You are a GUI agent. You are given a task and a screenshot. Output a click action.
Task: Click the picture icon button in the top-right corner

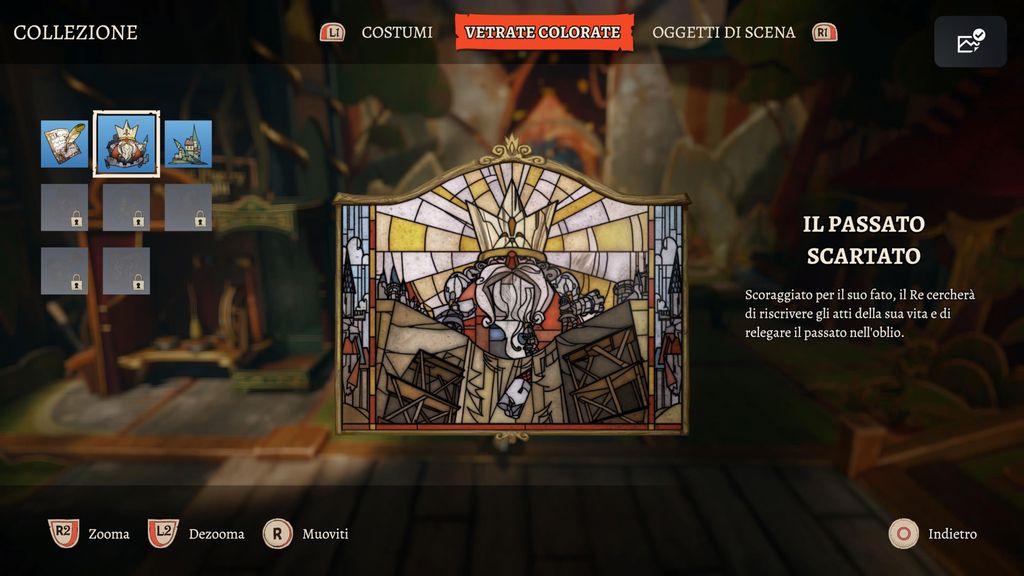pos(970,42)
